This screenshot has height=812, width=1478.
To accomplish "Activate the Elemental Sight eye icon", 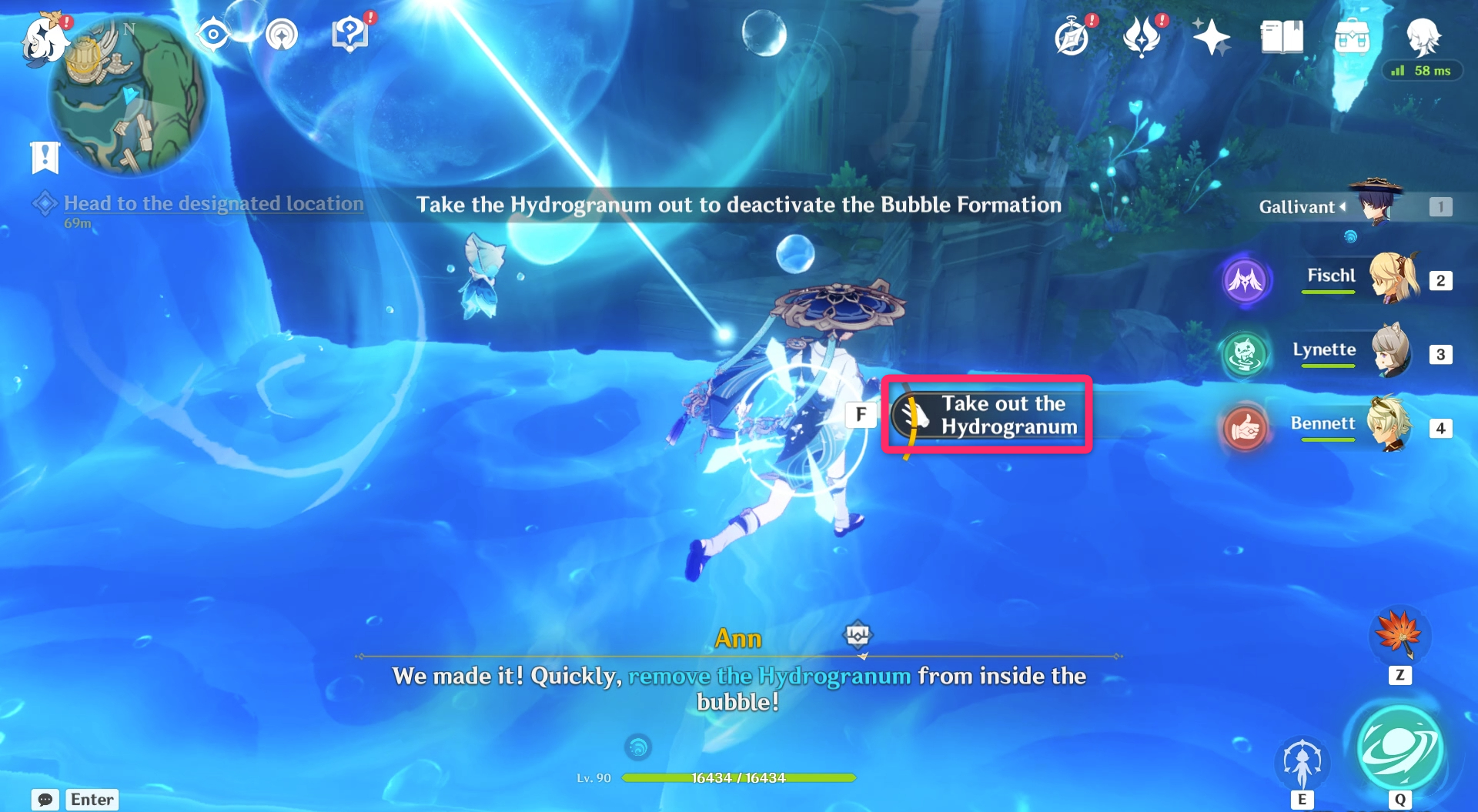I will pos(213,35).
